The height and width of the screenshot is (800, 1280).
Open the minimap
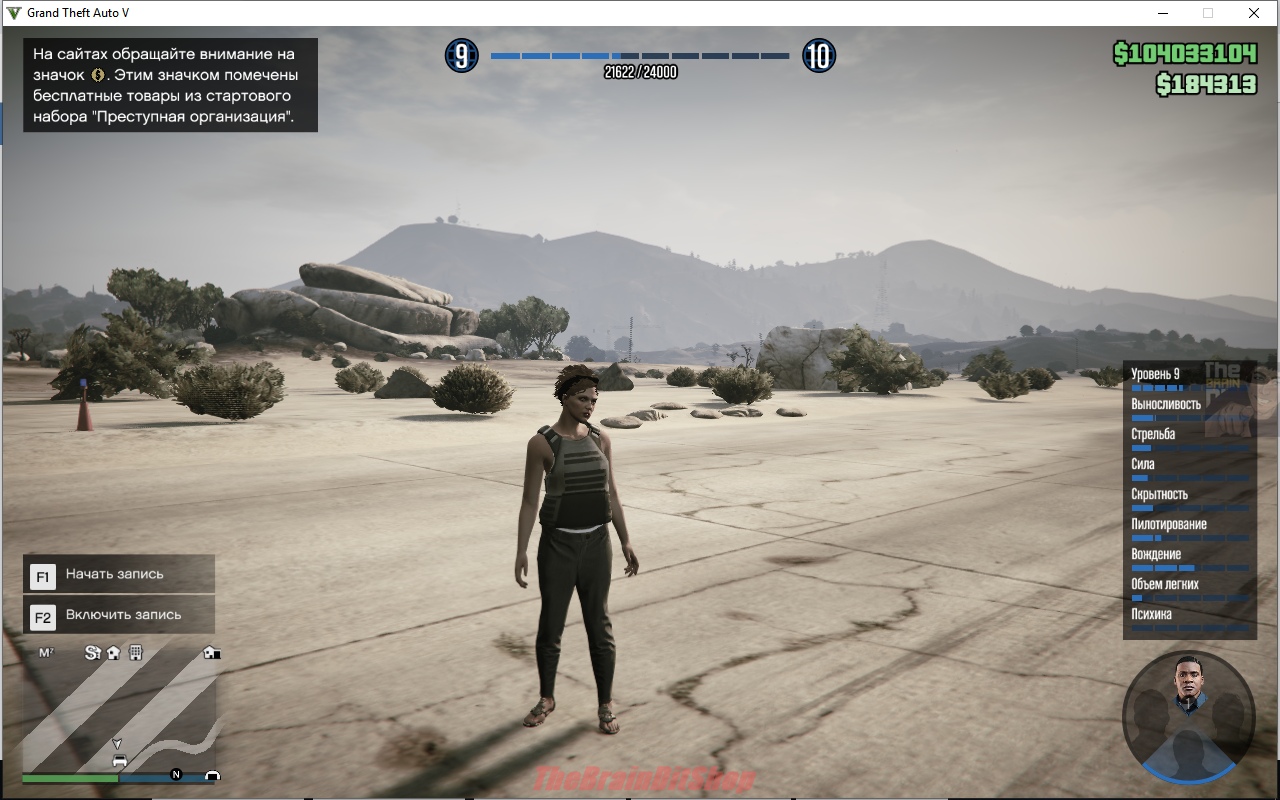point(120,710)
